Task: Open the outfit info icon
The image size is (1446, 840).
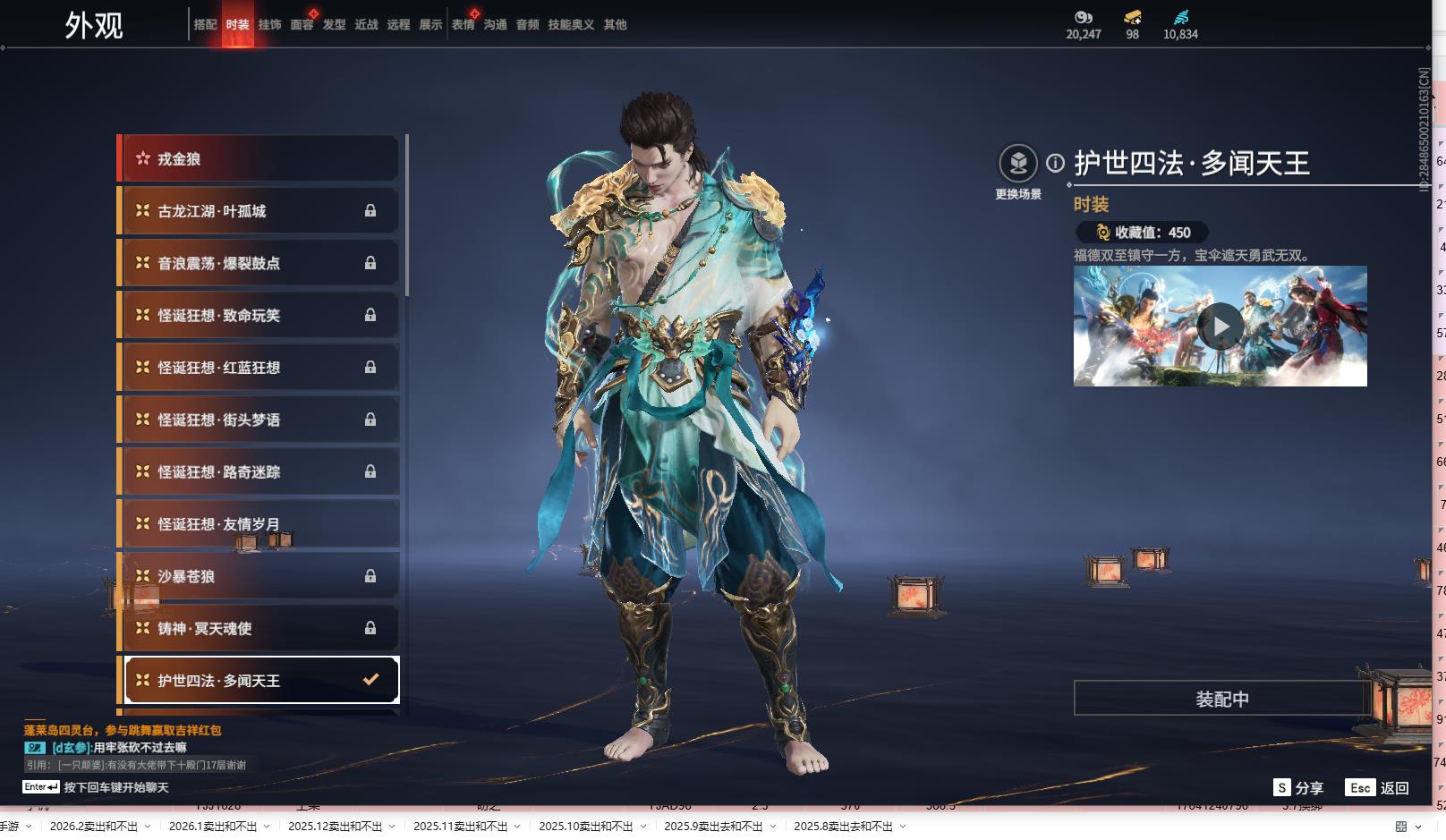Action: 1056,163
